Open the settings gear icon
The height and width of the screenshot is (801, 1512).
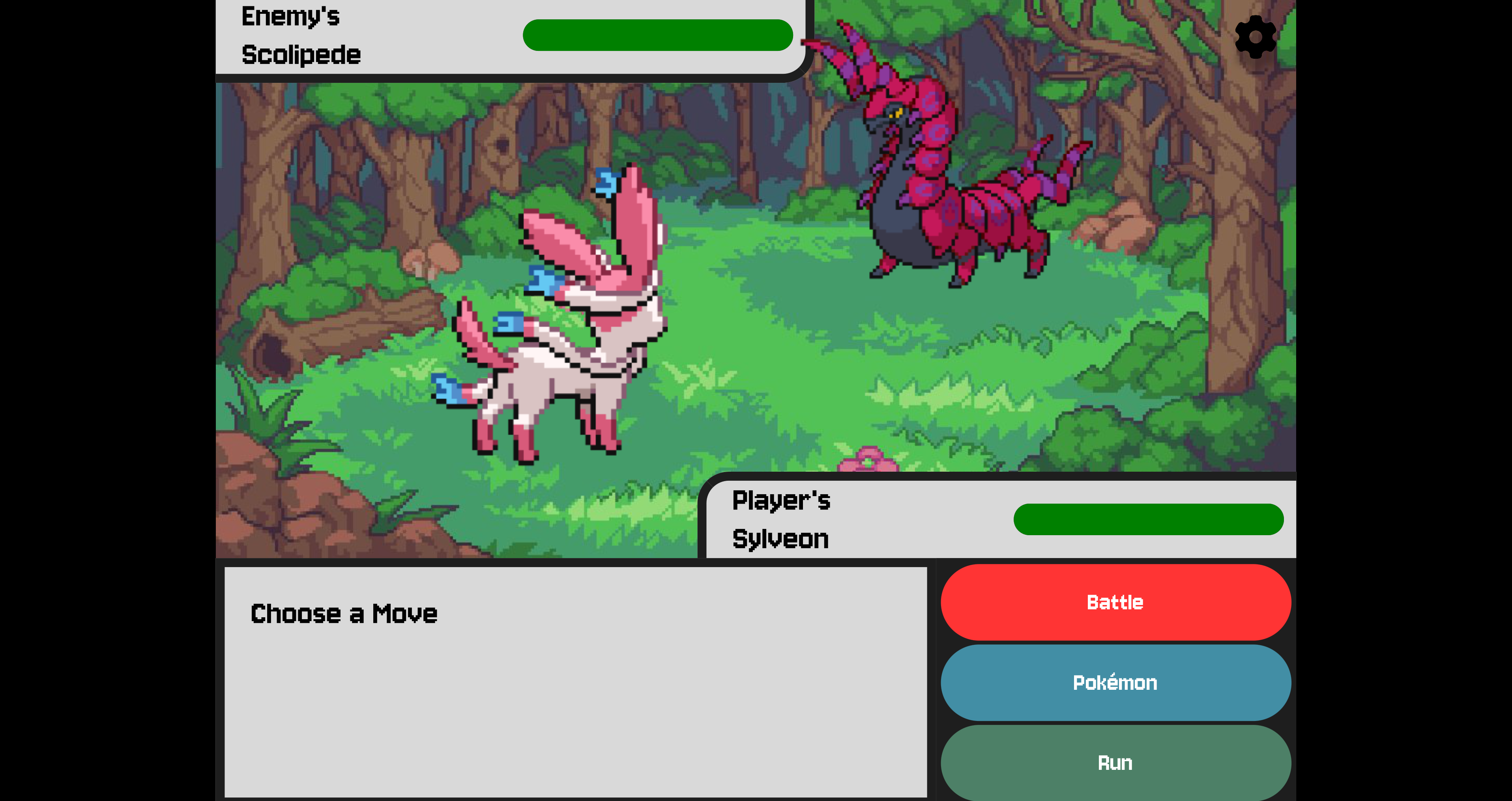click(x=1256, y=37)
